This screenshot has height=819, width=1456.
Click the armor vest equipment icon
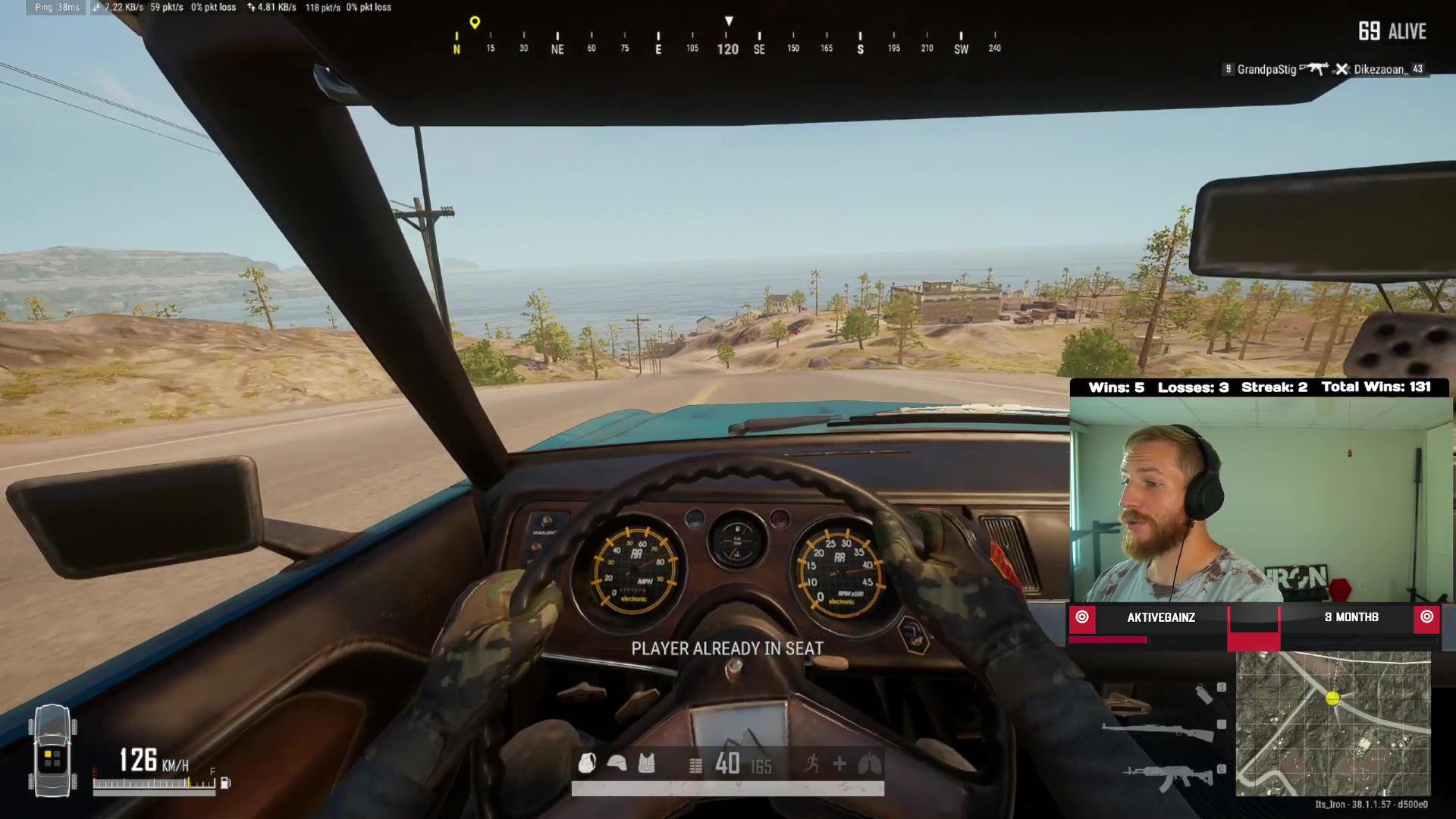point(646,763)
